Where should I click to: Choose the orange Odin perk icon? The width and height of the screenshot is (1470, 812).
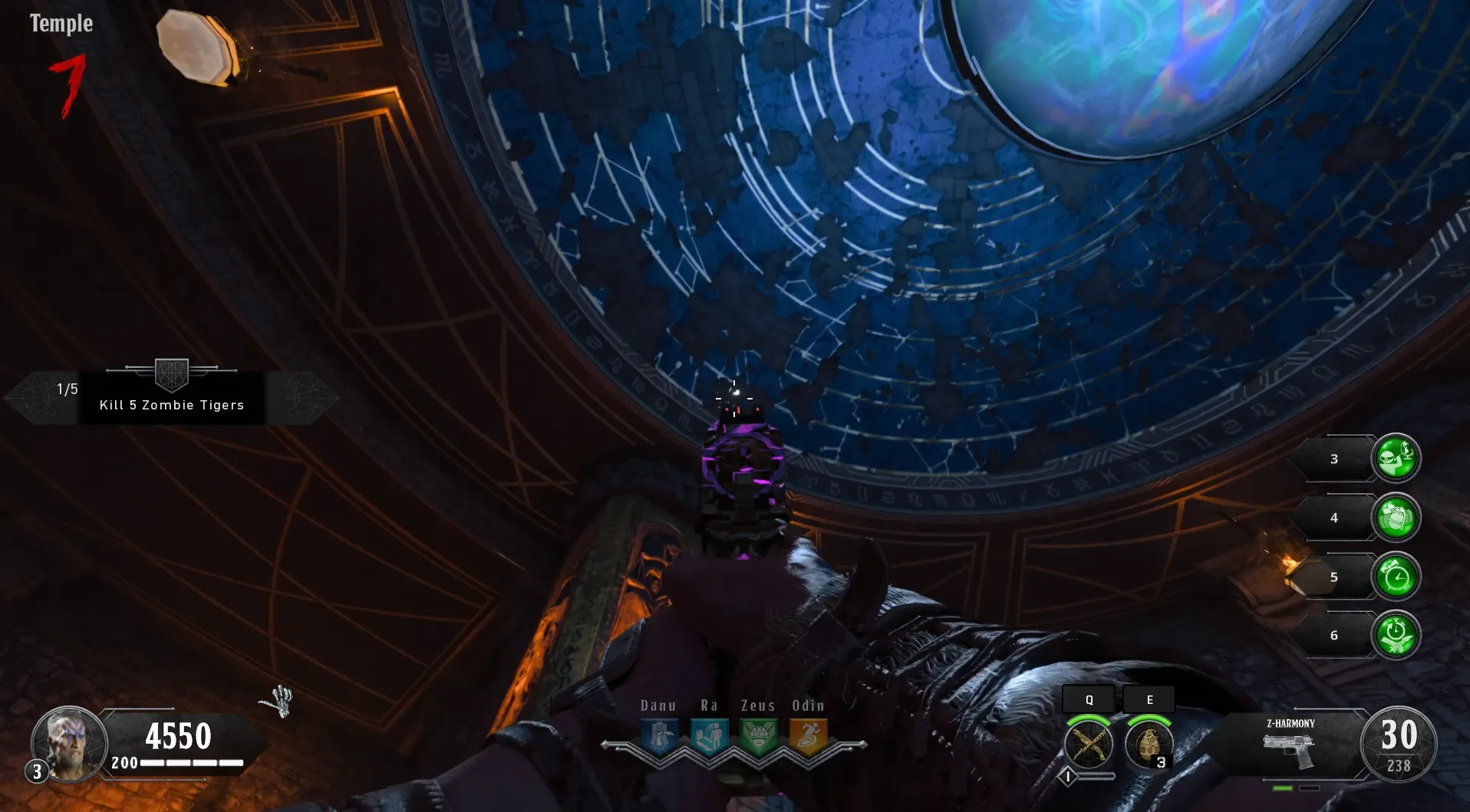pos(808,737)
